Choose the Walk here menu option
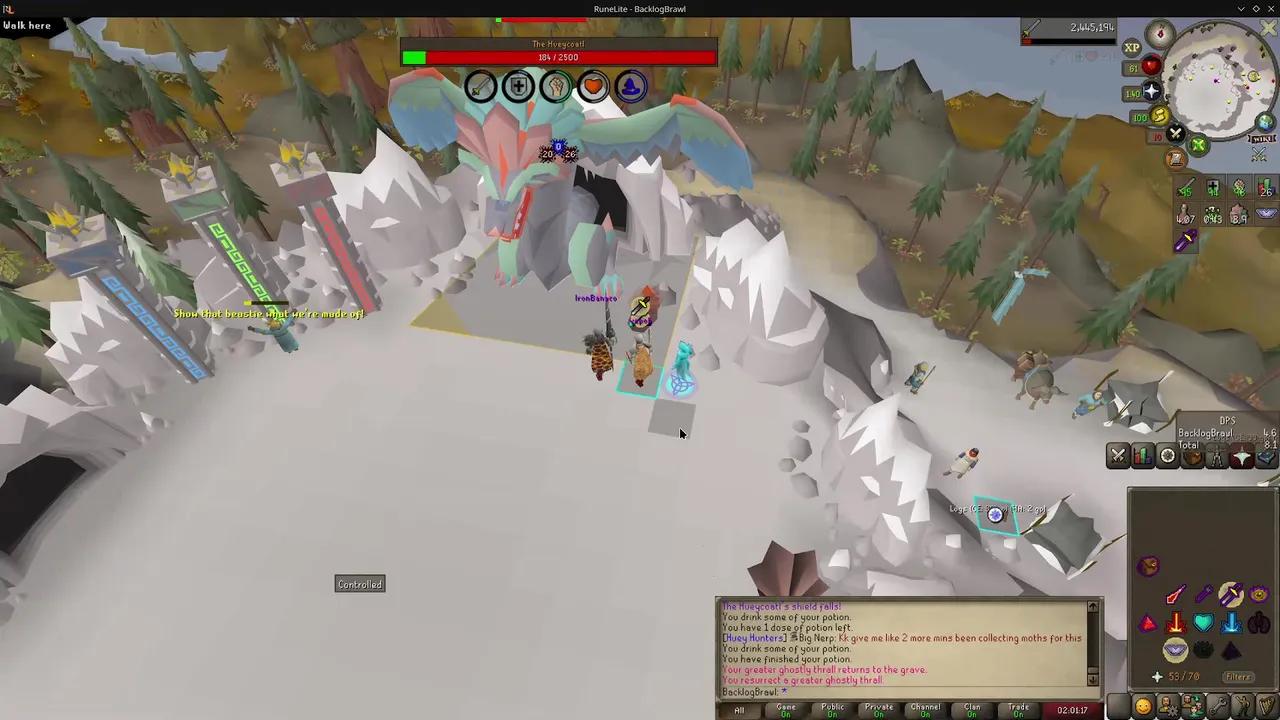 pyautogui.click(x=26, y=25)
